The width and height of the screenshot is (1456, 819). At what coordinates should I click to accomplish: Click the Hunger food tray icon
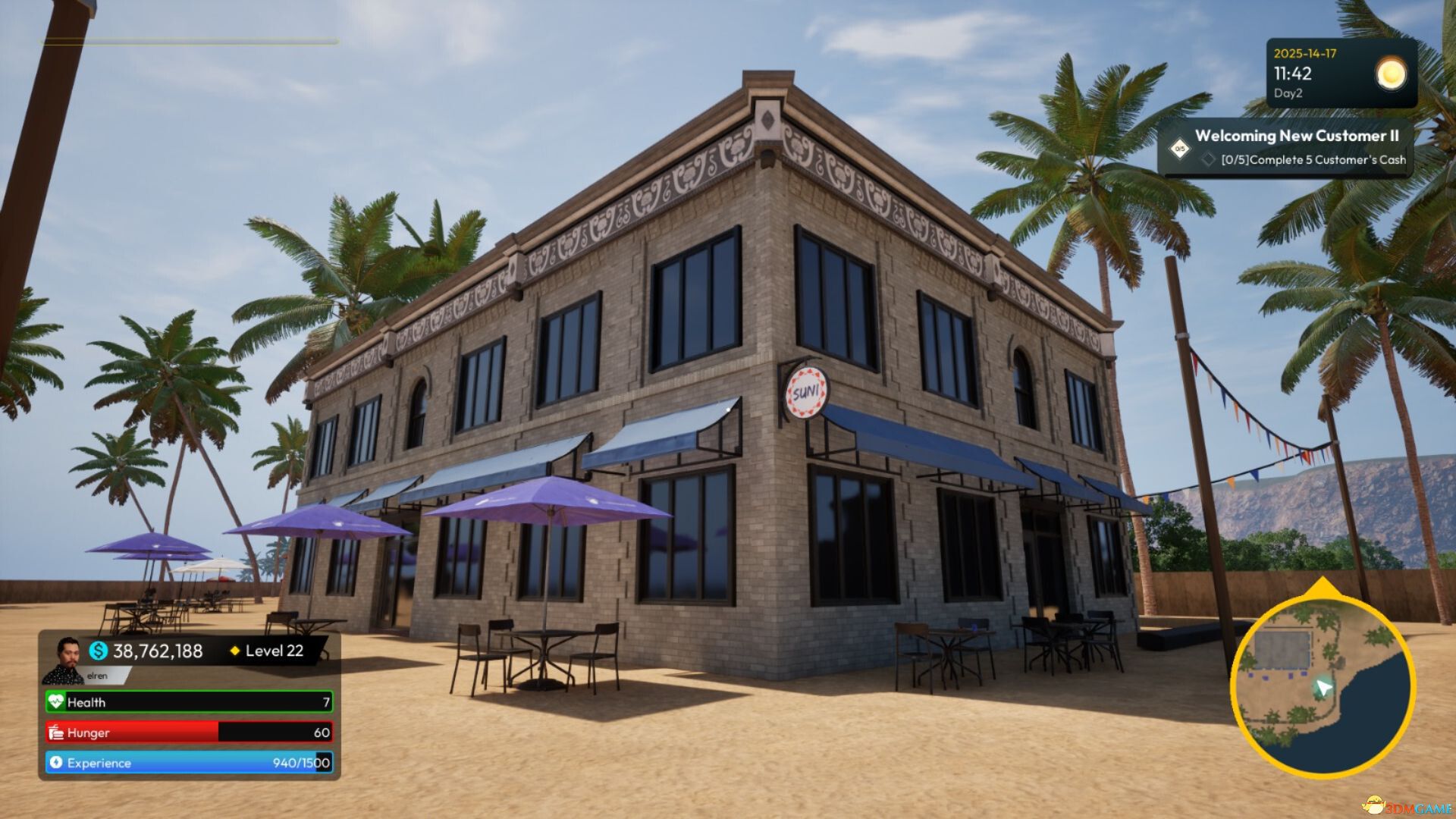tap(55, 733)
